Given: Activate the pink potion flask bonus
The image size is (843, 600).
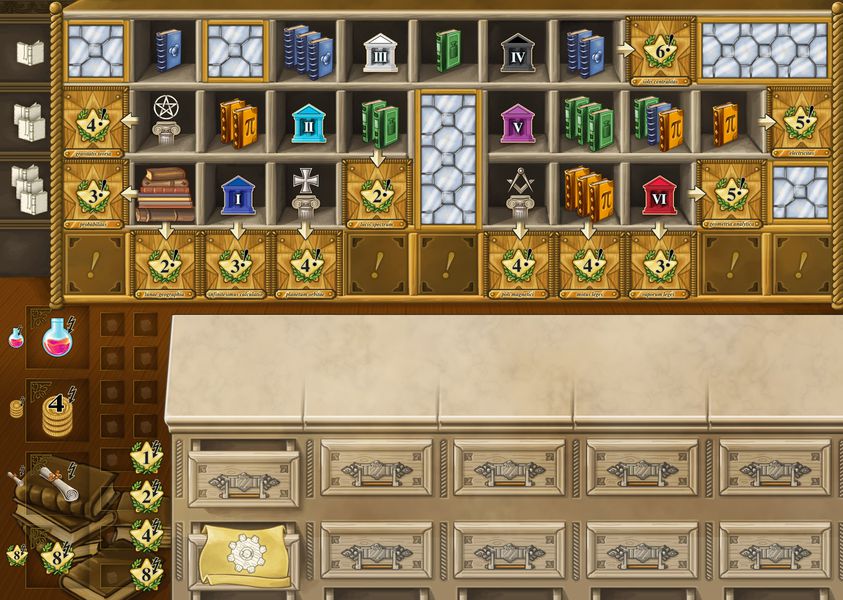Looking at the screenshot, I should click(x=58, y=339).
